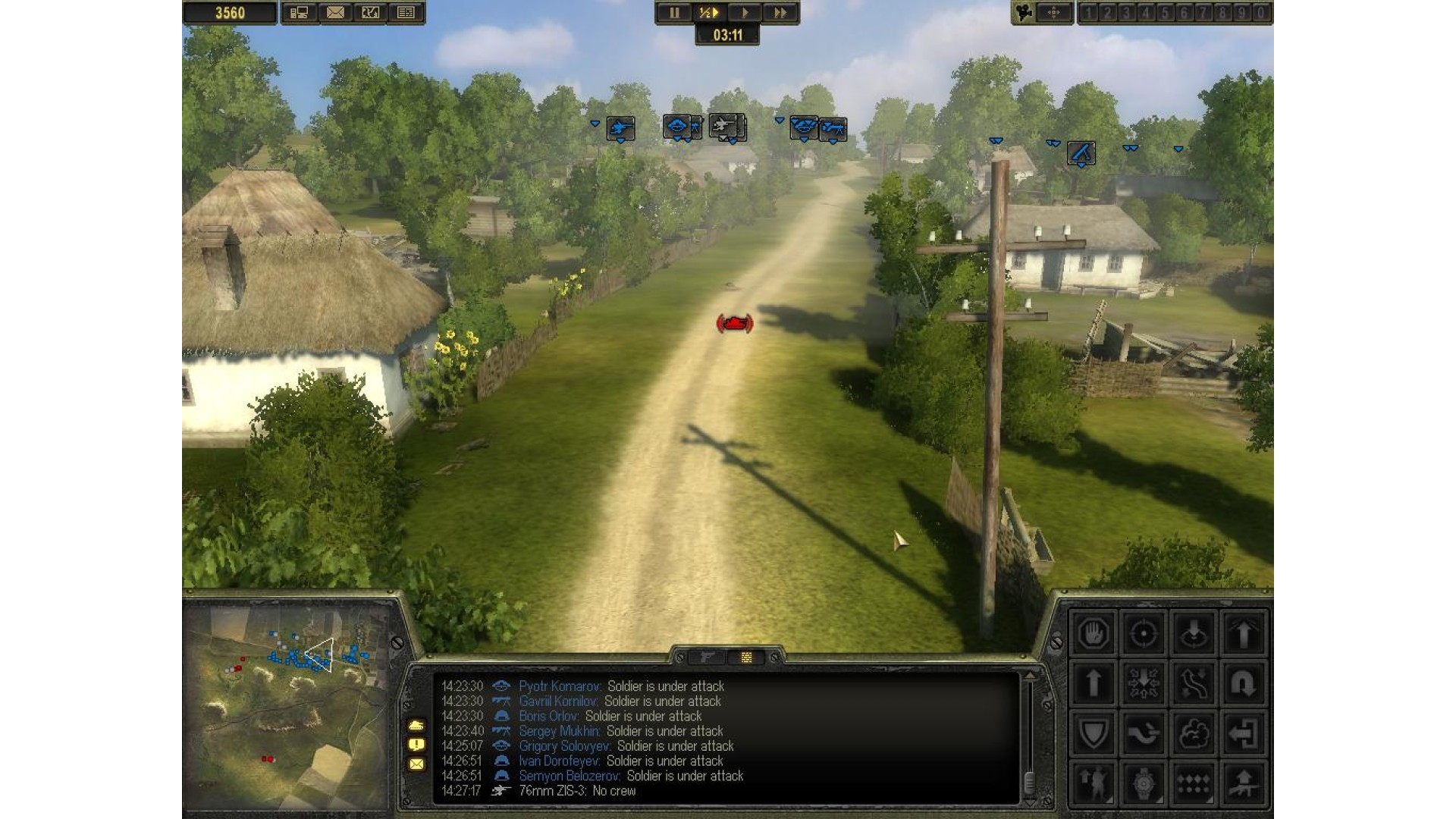Open the formation dots command

click(1193, 783)
